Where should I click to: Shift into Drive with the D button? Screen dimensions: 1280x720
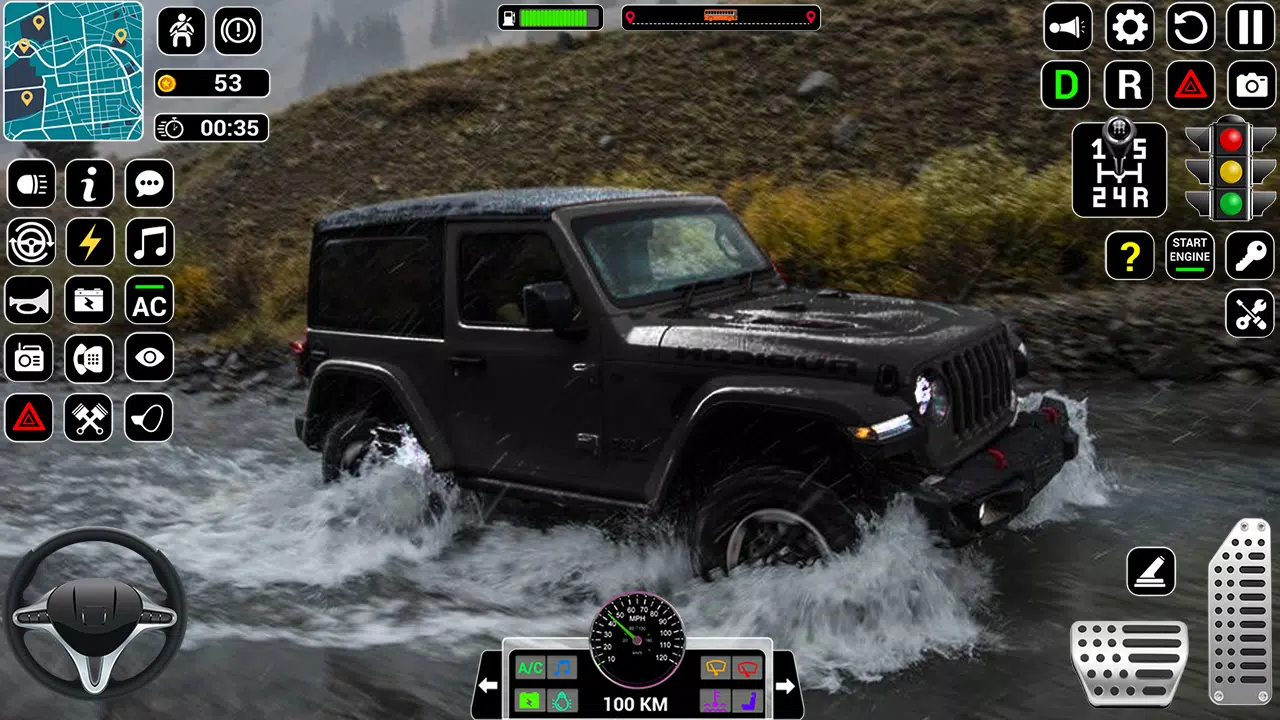[x=1066, y=86]
